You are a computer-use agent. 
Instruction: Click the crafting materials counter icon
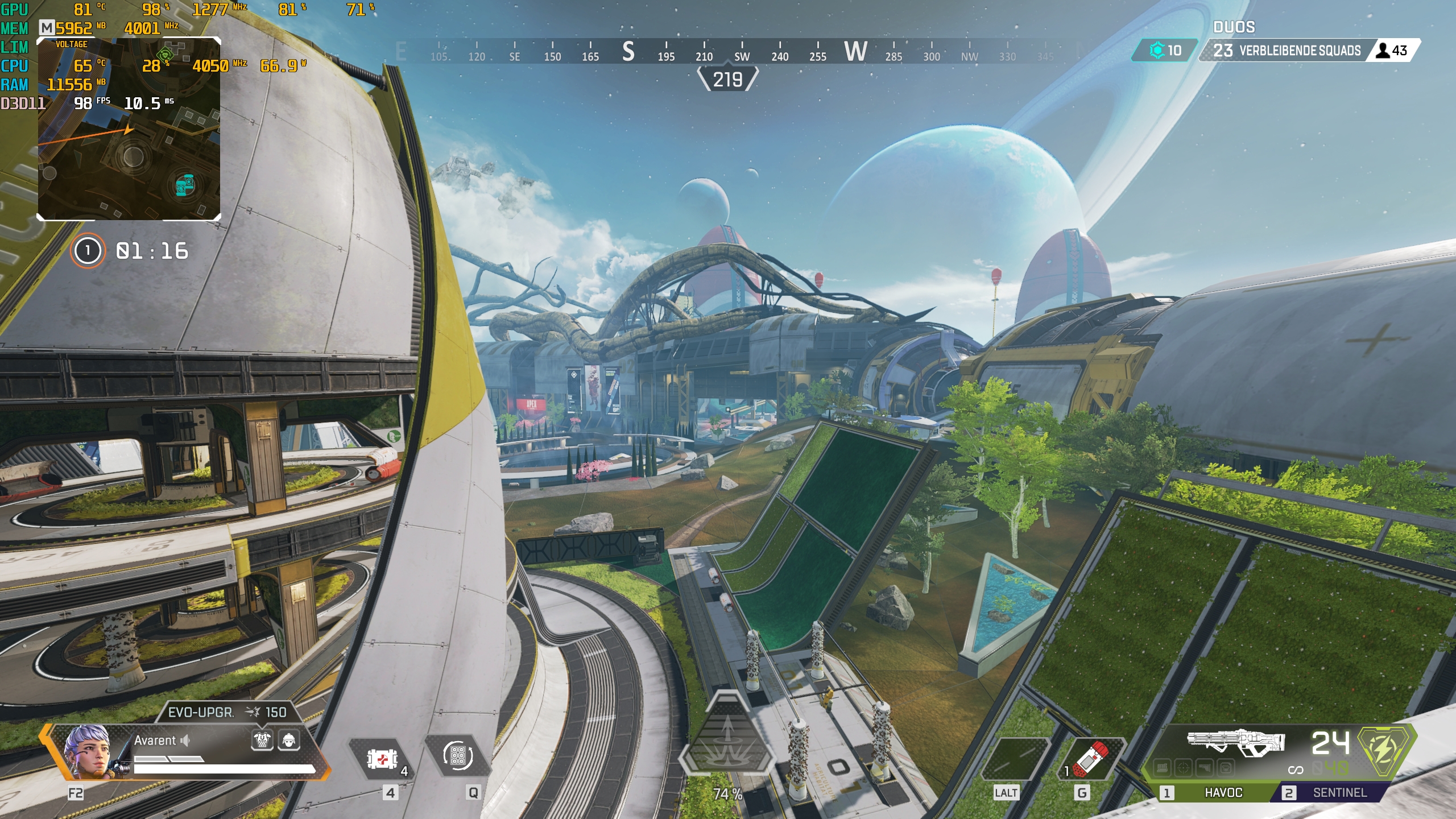(x=1156, y=51)
